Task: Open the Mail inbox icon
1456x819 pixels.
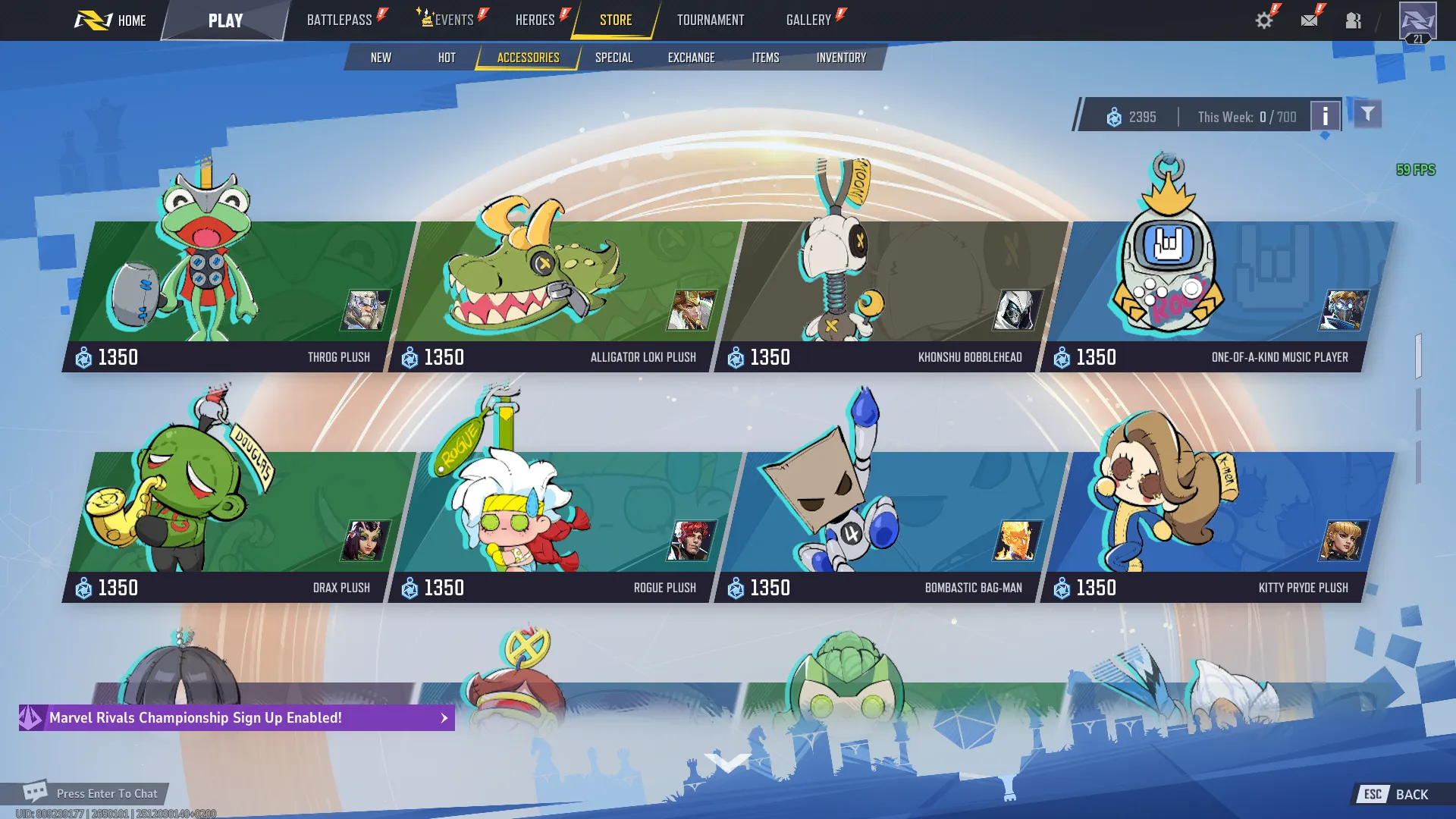Action: point(1310,20)
